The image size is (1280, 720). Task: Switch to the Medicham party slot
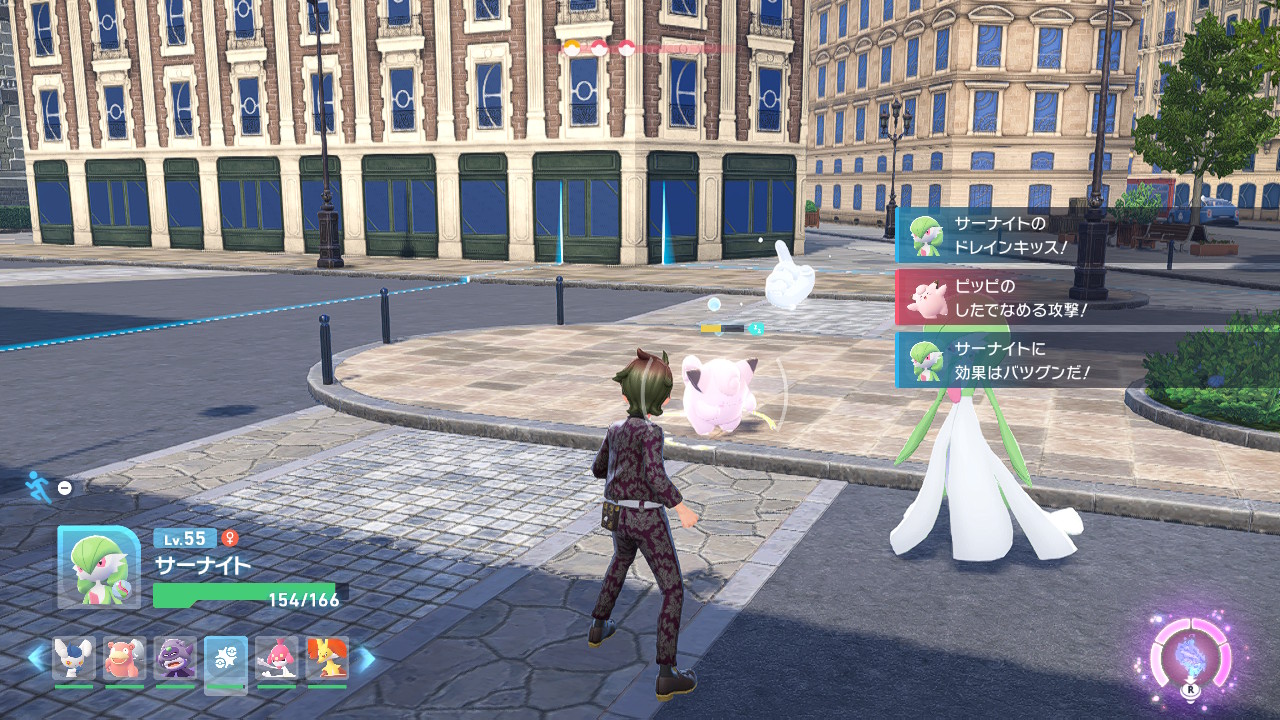(x=276, y=659)
